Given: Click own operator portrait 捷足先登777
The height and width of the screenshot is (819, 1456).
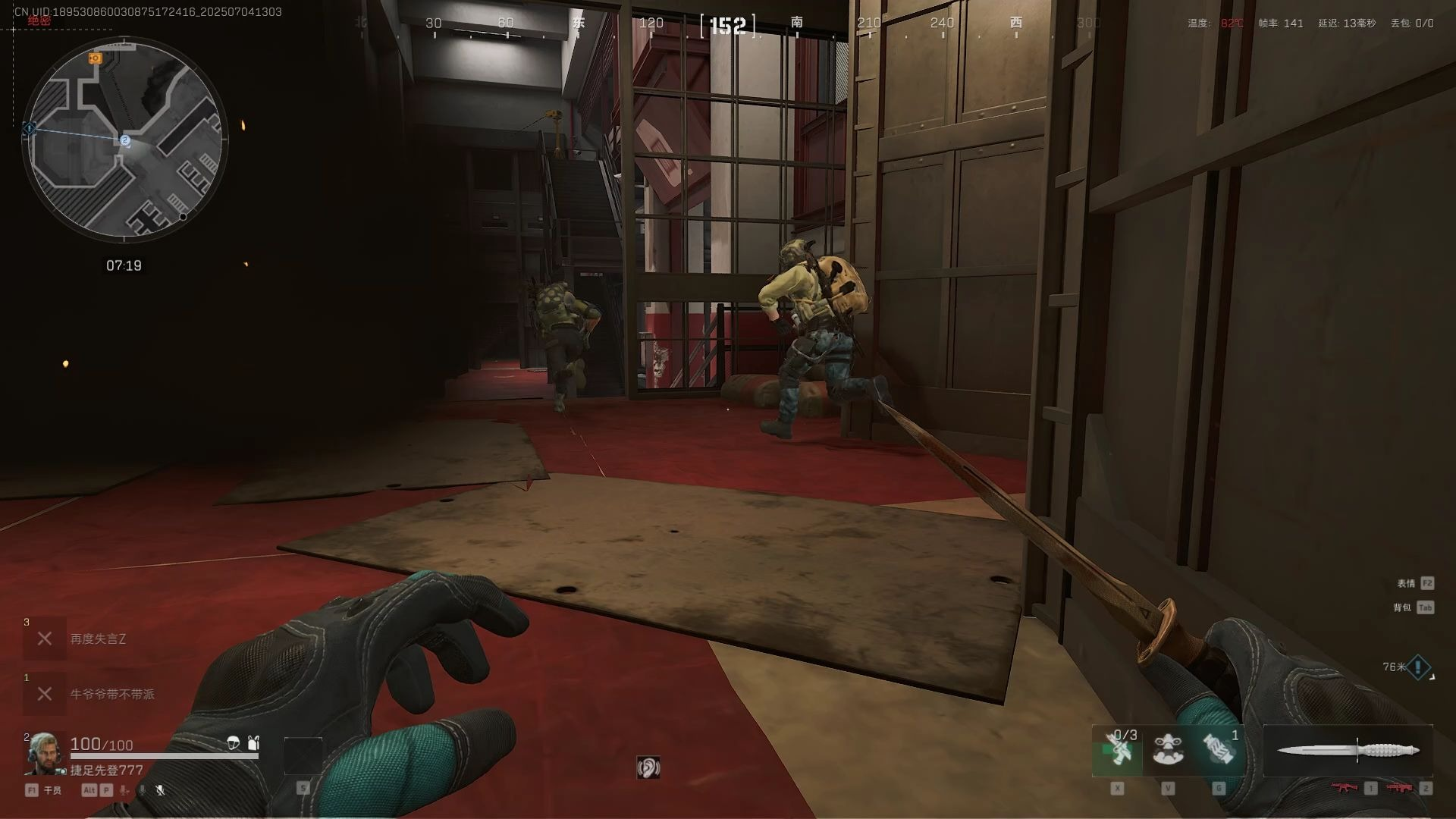Looking at the screenshot, I should [x=44, y=754].
